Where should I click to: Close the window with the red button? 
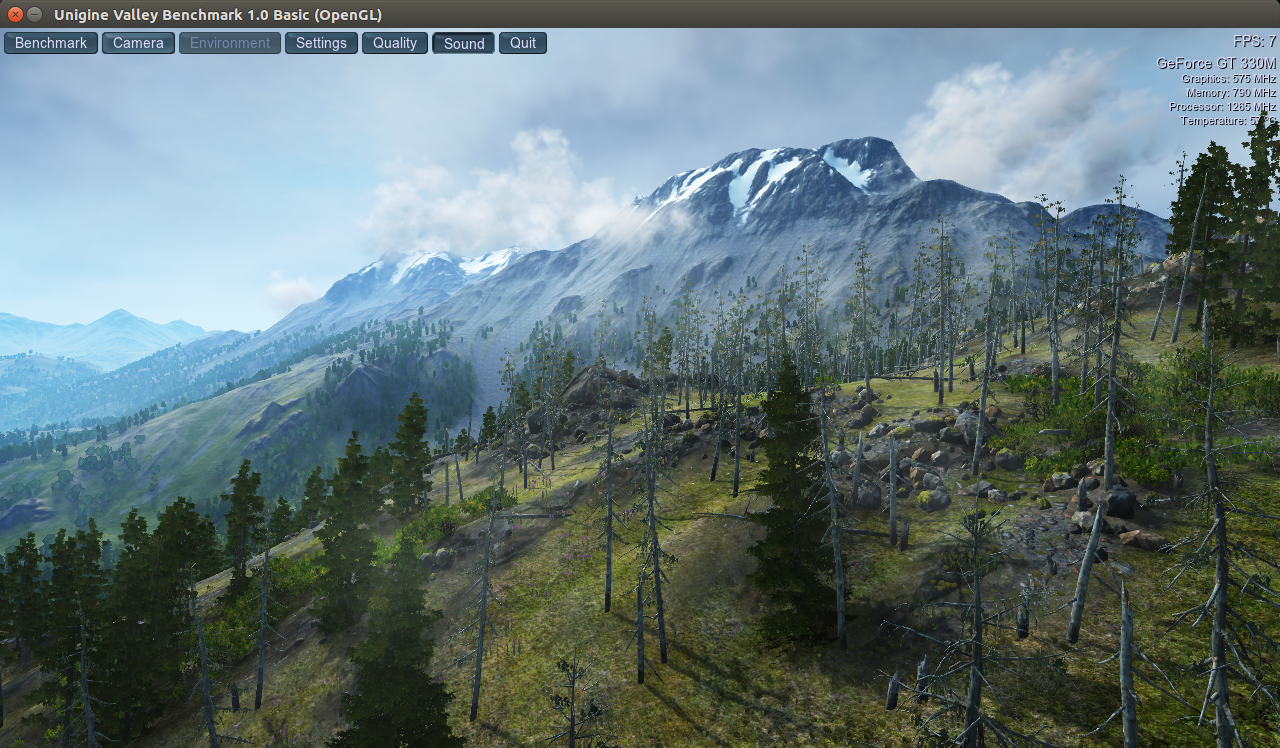pos(15,14)
